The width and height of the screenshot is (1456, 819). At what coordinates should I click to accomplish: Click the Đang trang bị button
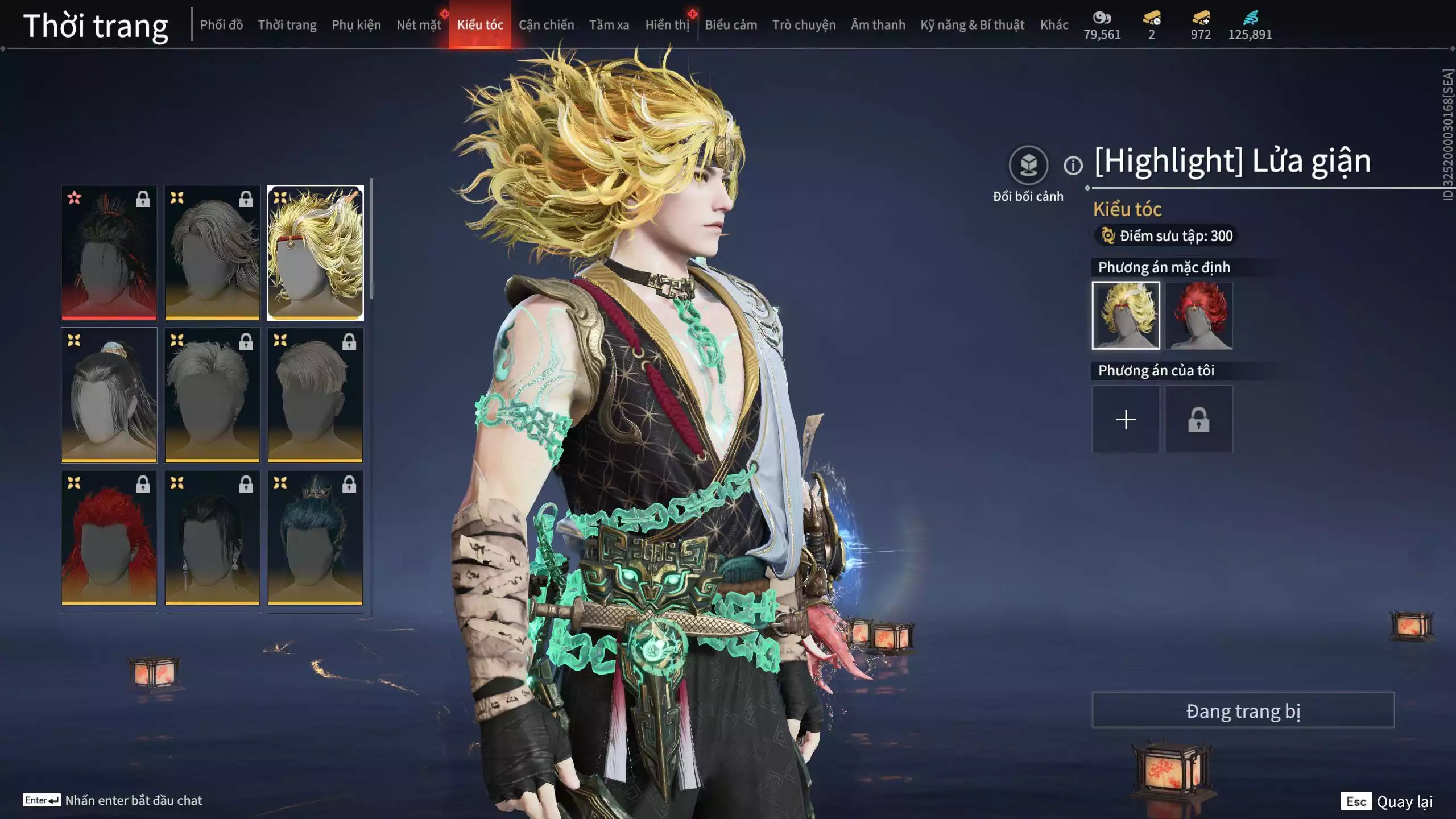click(x=1243, y=710)
